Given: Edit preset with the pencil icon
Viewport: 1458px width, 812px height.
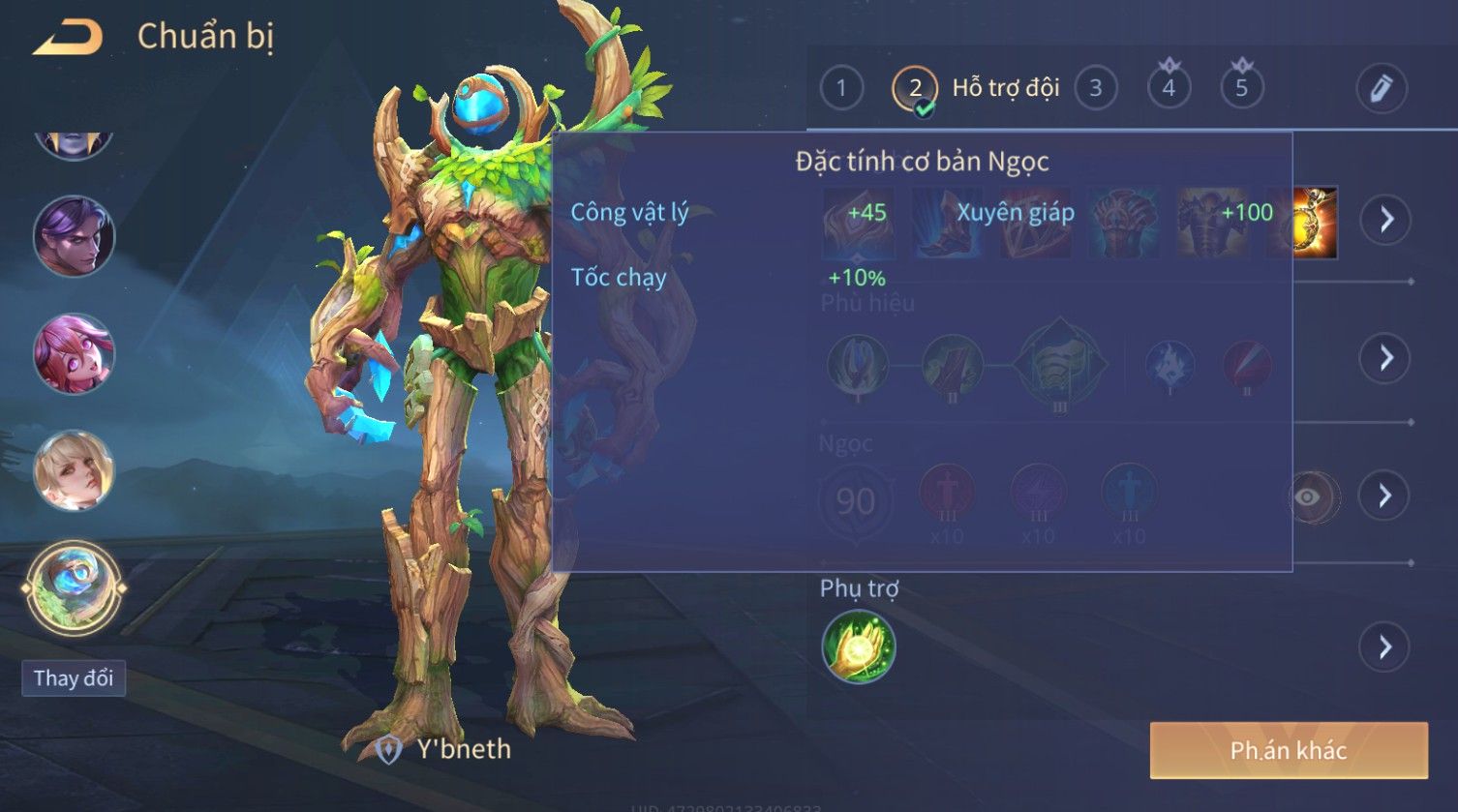Looking at the screenshot, I should tap(1381, 88).
